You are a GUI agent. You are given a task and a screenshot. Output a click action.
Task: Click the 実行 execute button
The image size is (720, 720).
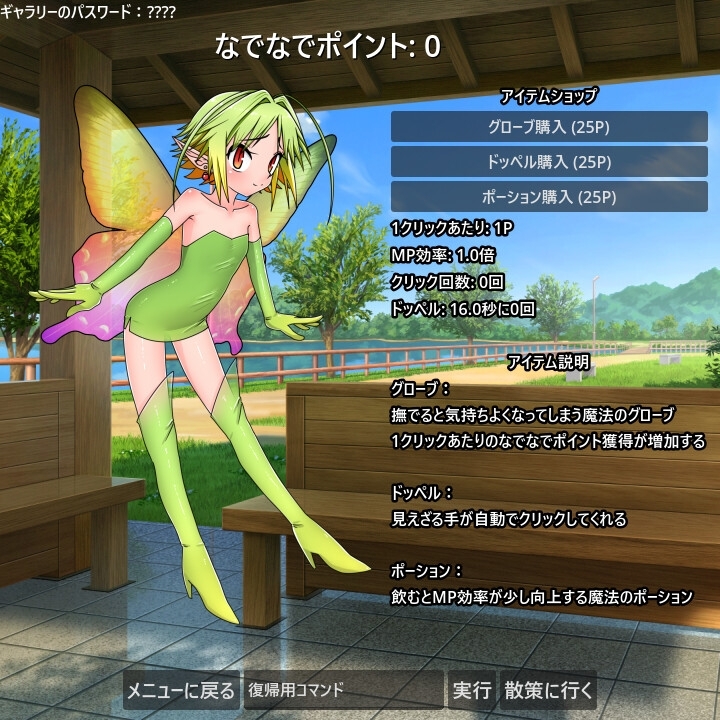point(472,690)
